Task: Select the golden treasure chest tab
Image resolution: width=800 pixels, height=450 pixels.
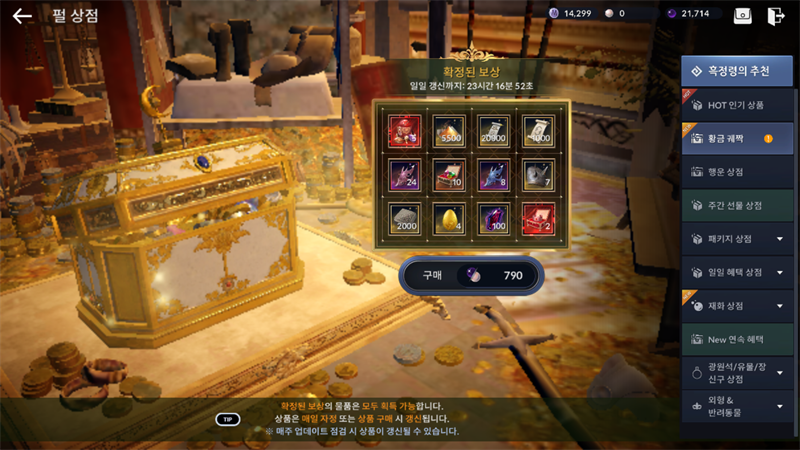Action: [x=737, y=139]
